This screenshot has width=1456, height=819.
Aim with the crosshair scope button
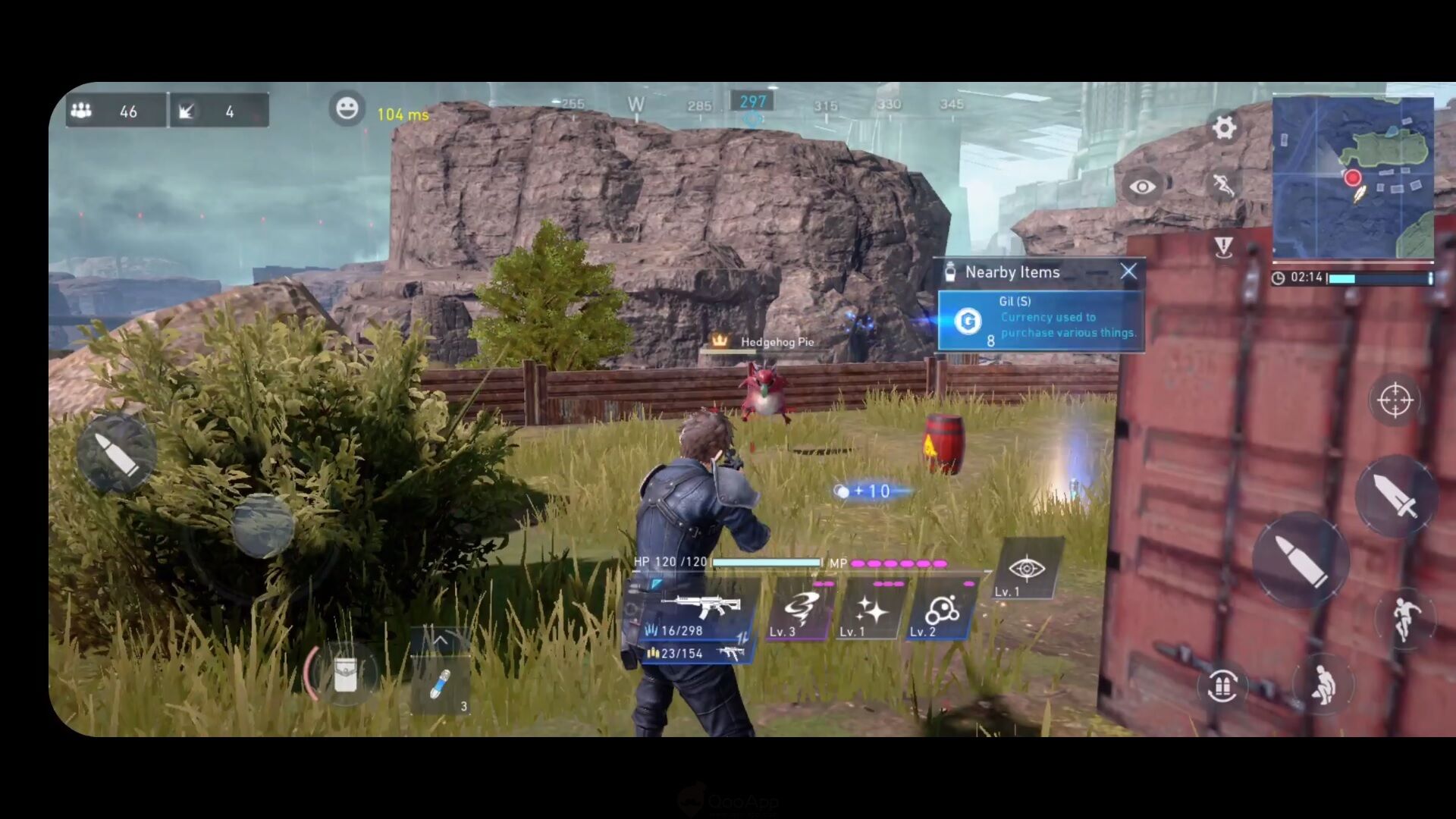coord(1395,400)
